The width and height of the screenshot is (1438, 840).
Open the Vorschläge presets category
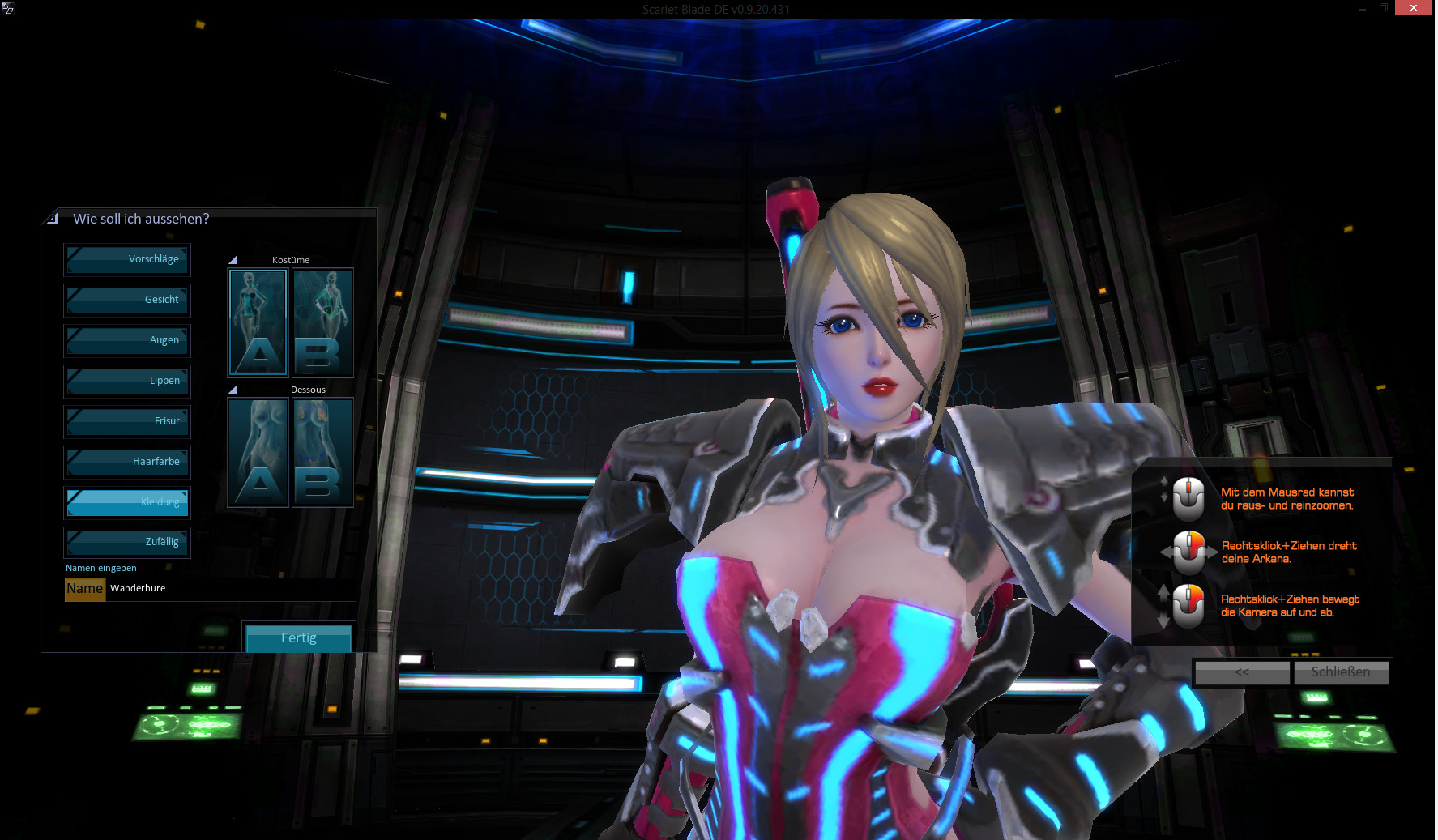127,260
